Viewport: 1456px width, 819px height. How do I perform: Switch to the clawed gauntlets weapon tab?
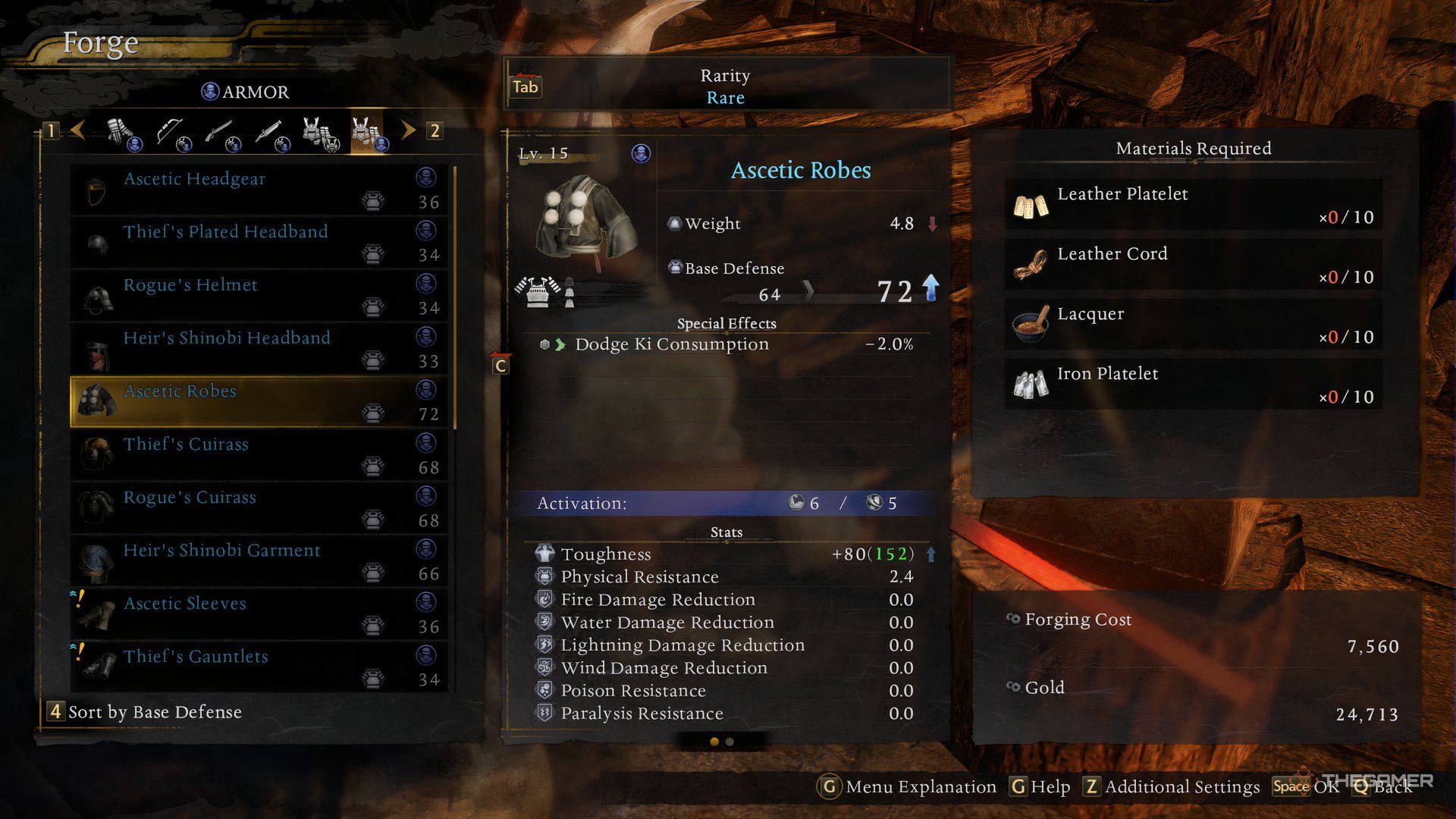click(x=123, y=132)
